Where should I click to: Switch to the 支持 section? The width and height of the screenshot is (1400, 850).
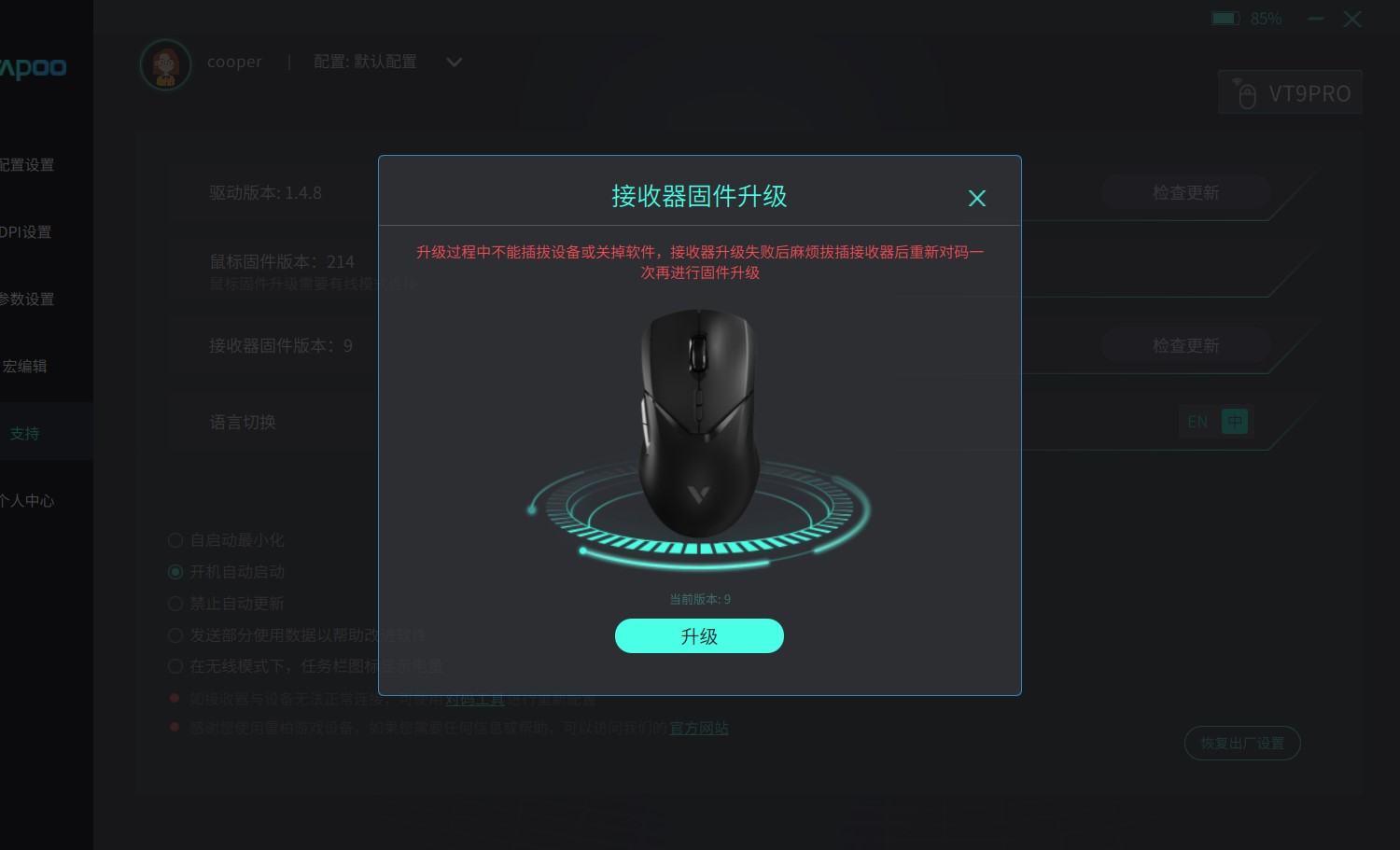tap(25, 432)
